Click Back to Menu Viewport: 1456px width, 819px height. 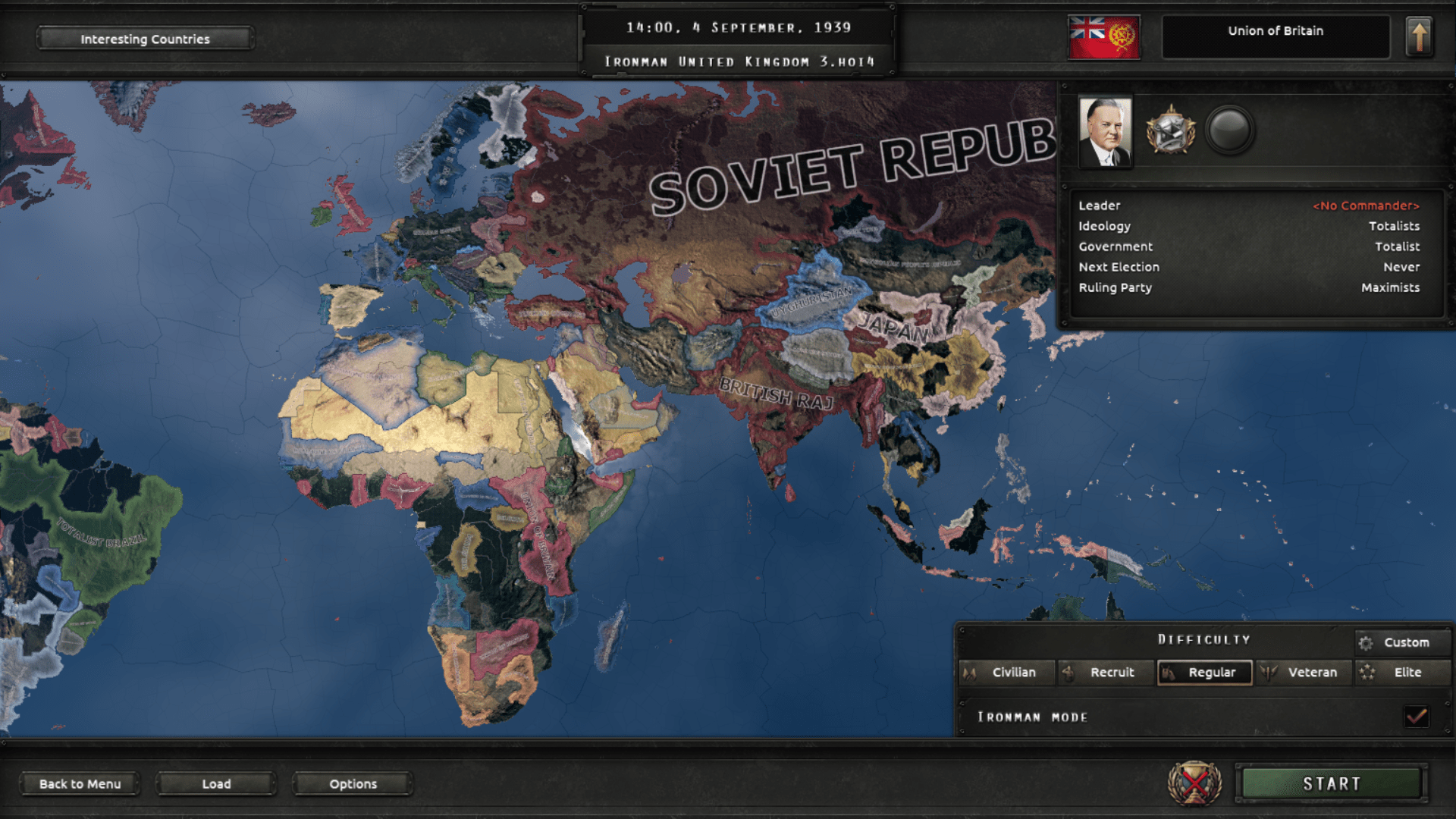click(x=78, y=784)
